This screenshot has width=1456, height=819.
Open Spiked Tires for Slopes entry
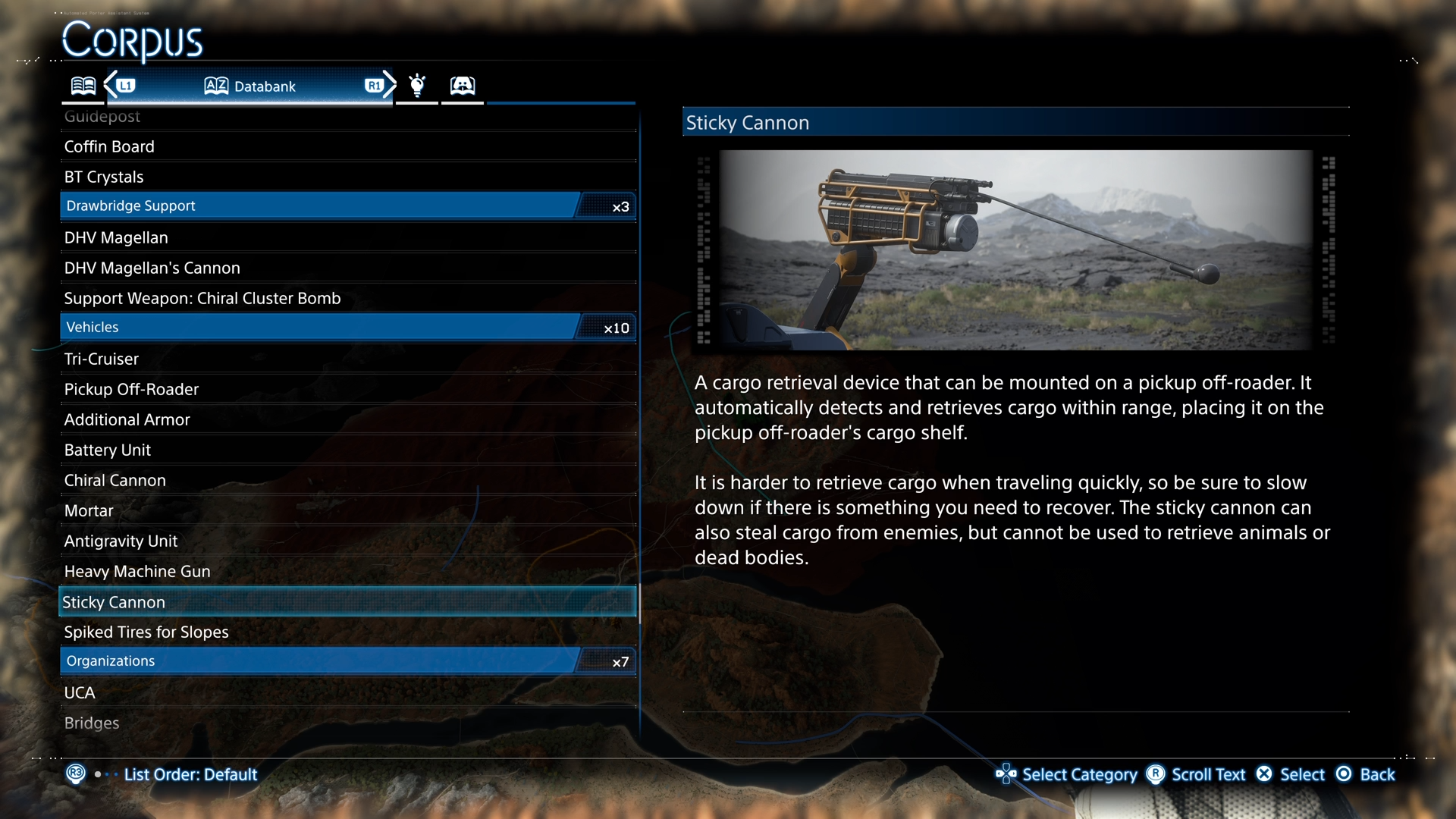pos(146,632)
